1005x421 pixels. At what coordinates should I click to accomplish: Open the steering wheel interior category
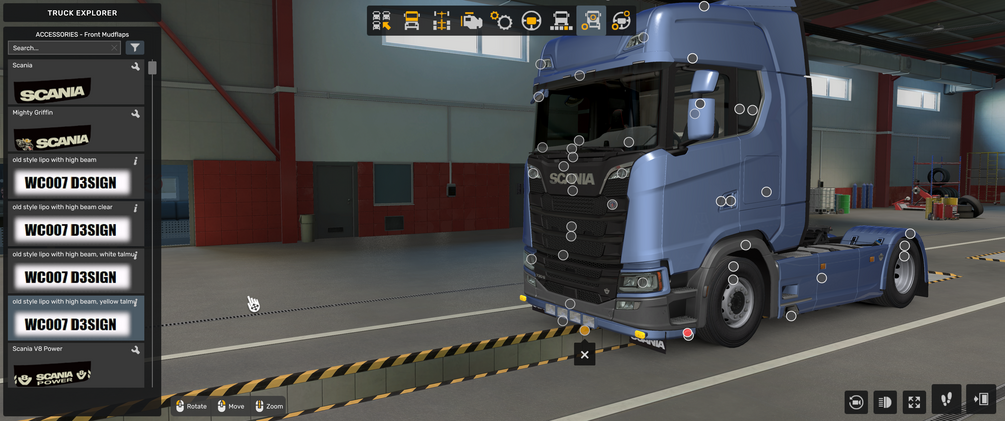531,21
